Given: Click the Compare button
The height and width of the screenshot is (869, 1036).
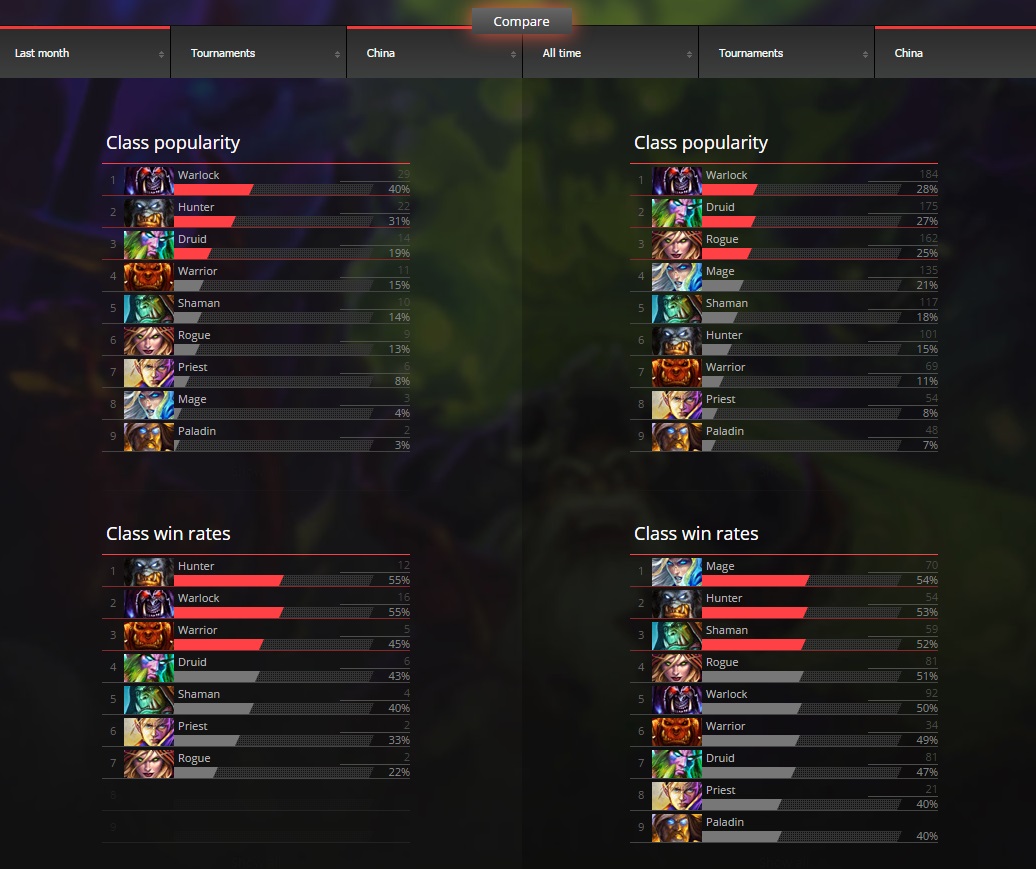Looking at the screenshot, I should [x=521, y=21].
